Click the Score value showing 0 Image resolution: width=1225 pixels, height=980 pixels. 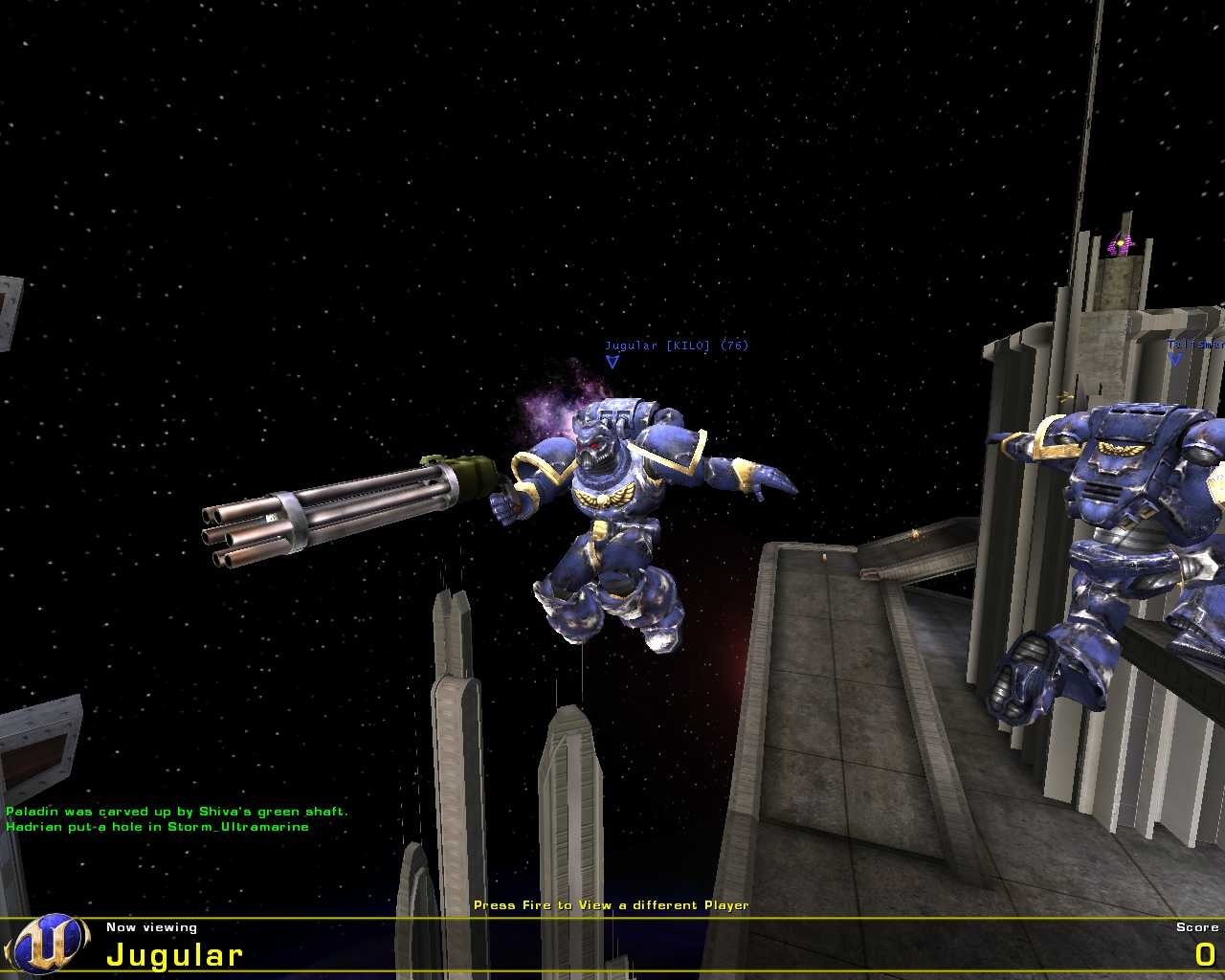click(x=1208, y=953)
